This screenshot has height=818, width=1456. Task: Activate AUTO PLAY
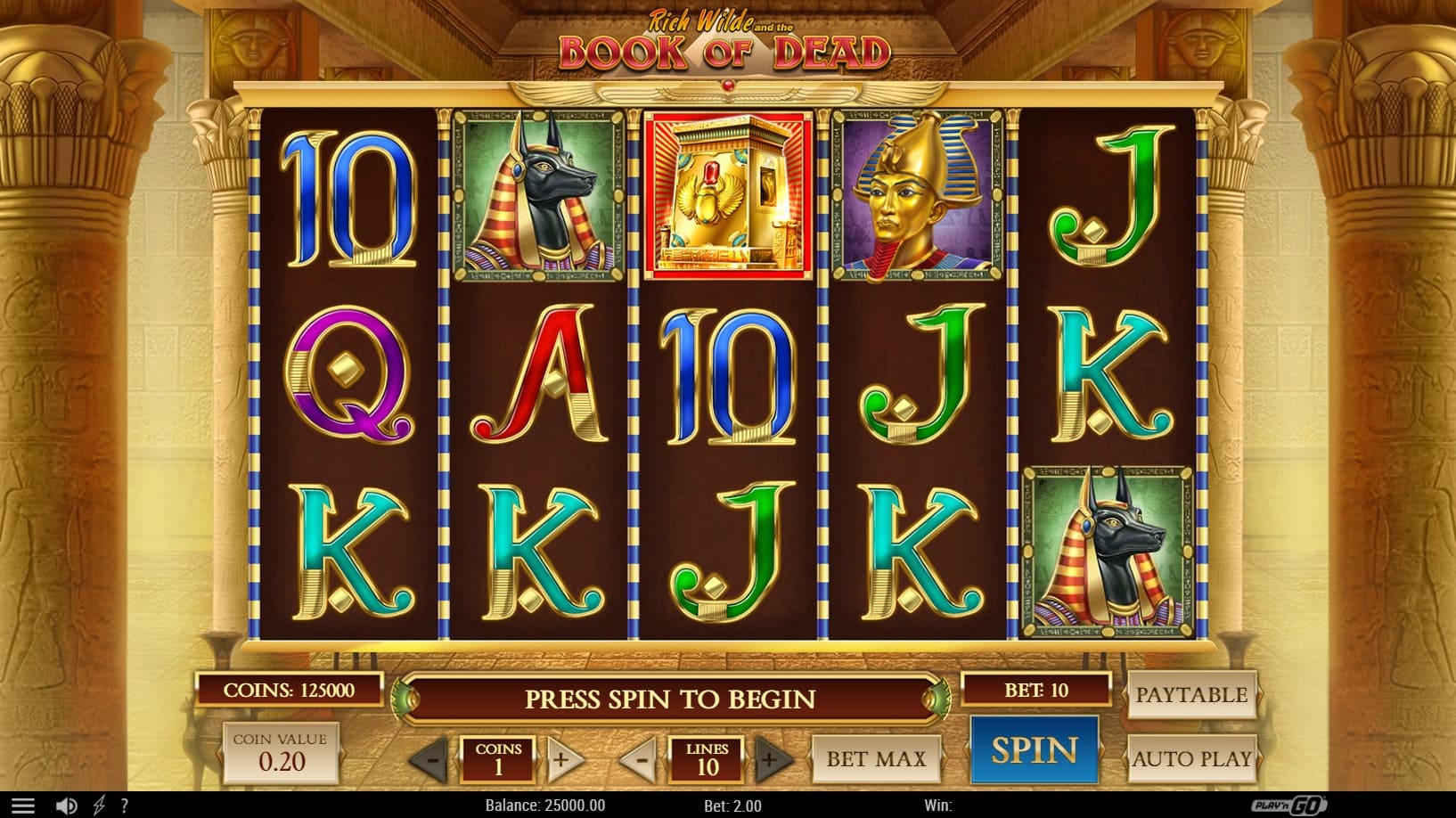coord(1191,759)
